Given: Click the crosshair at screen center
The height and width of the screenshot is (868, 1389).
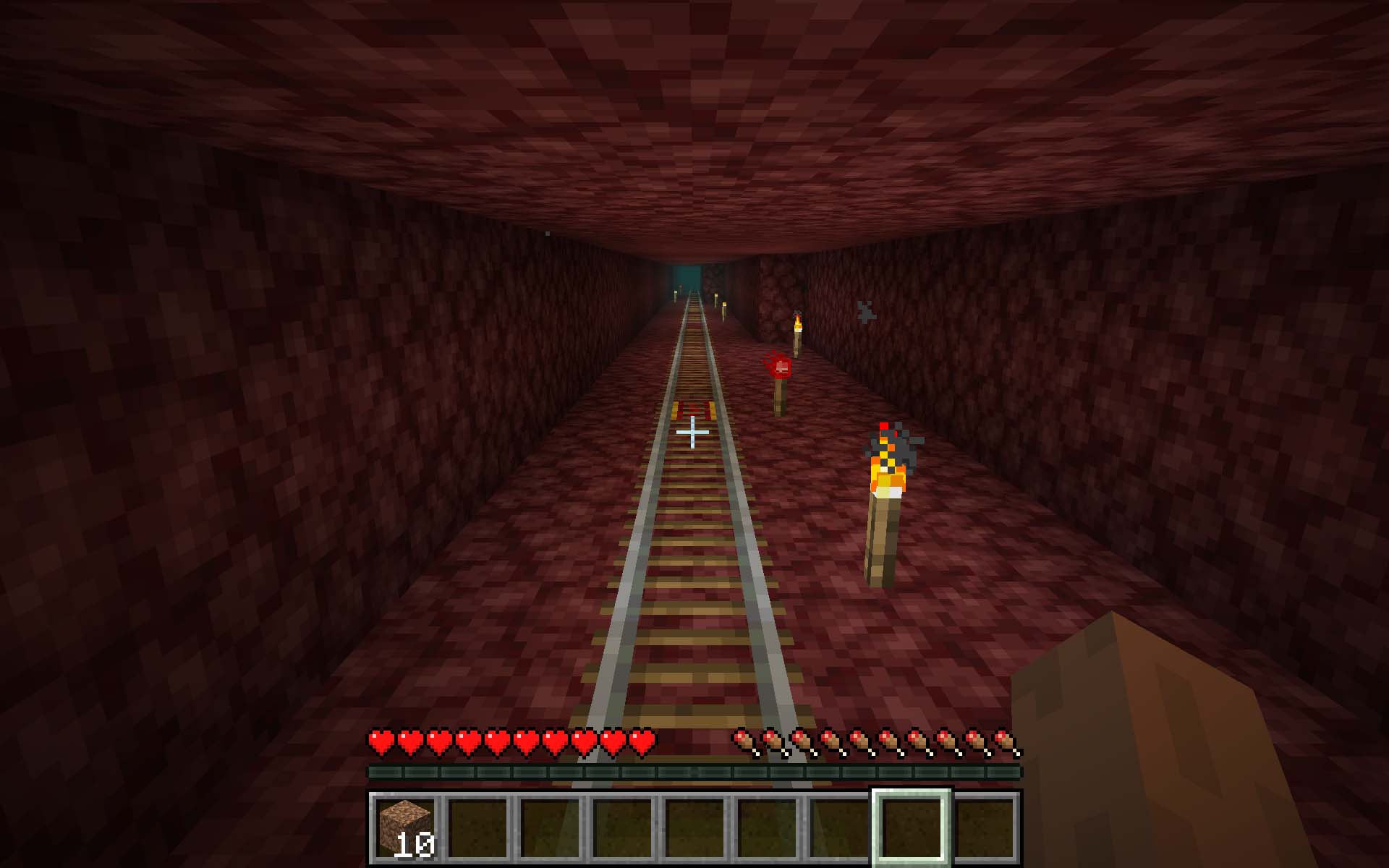Looking at the screenshot, I should [692, 432].
